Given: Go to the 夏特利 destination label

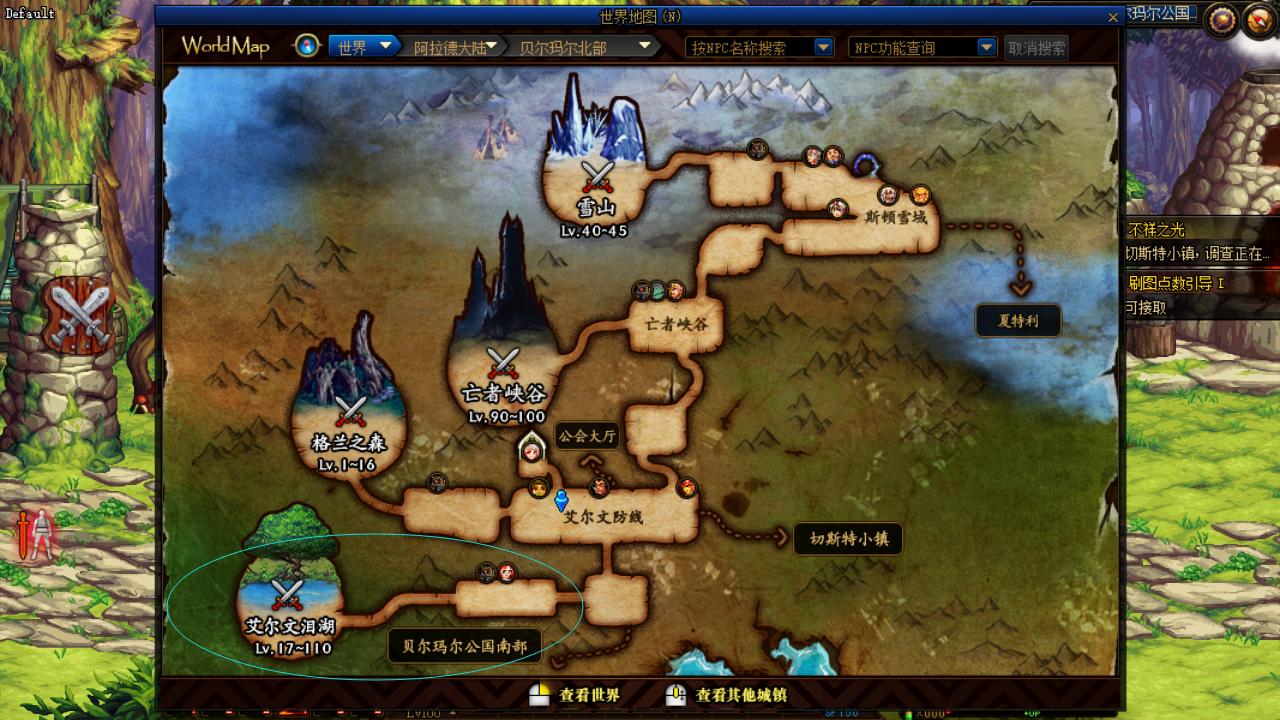Looking at the screenshot, I should point(1018,321).
